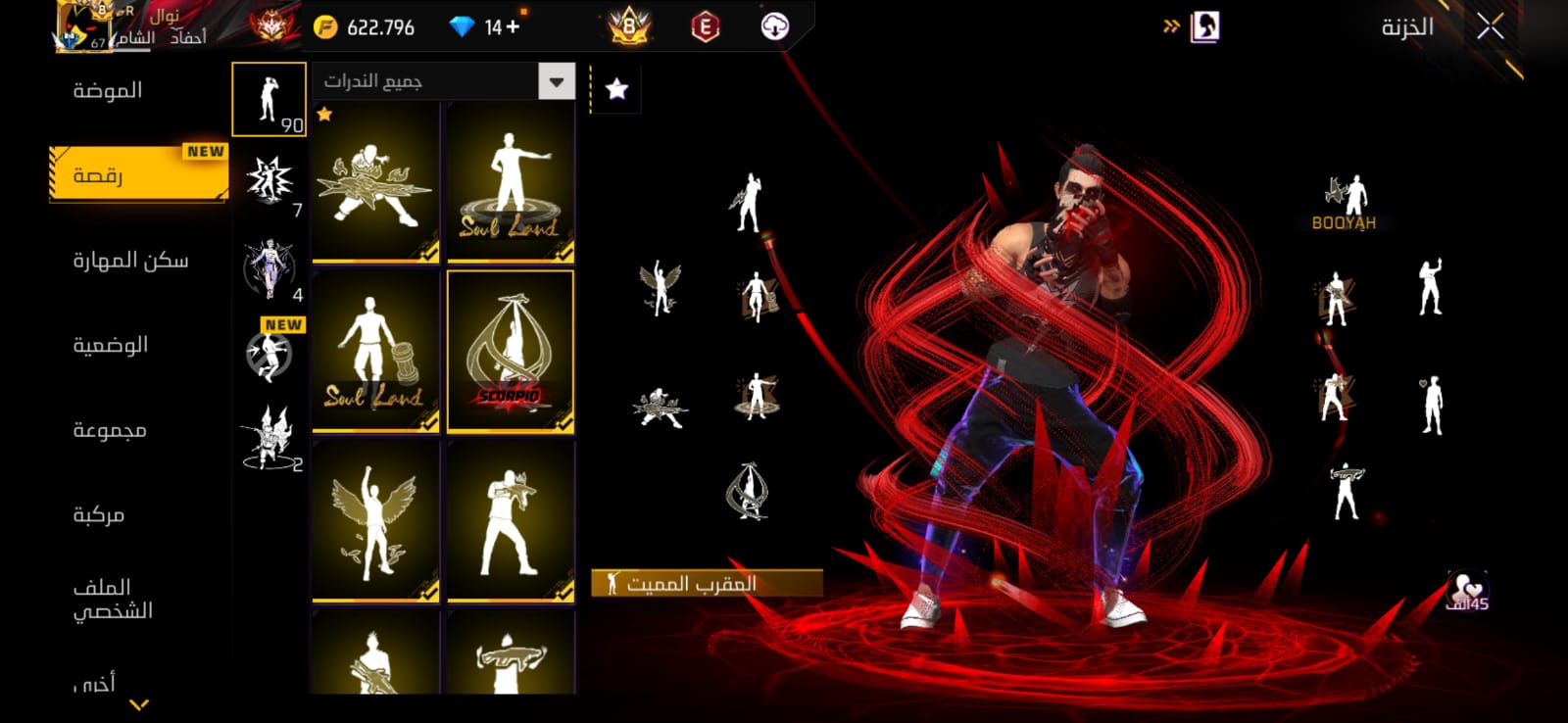
Task: Open the مجموعة collection category
Action: [x=109, y=430]
